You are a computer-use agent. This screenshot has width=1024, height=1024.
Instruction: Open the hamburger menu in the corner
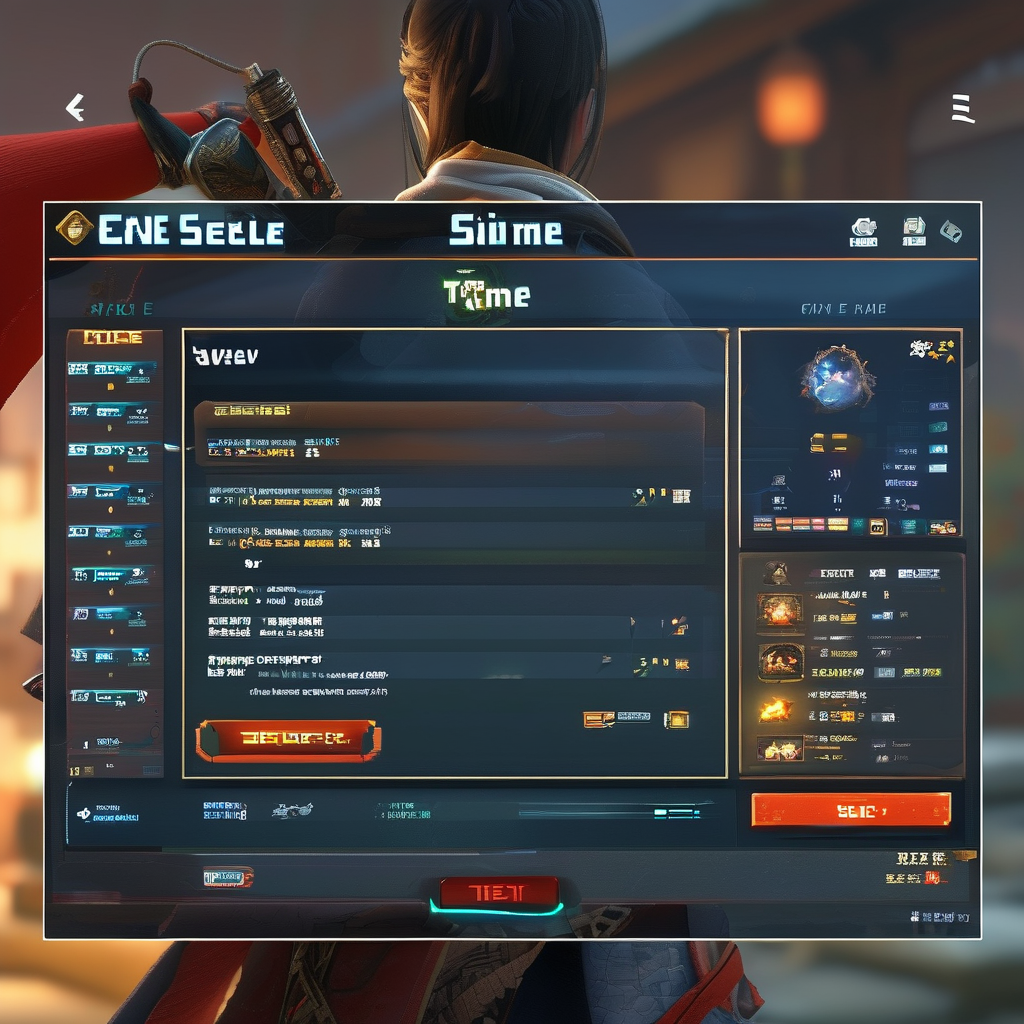pos(962,108)
